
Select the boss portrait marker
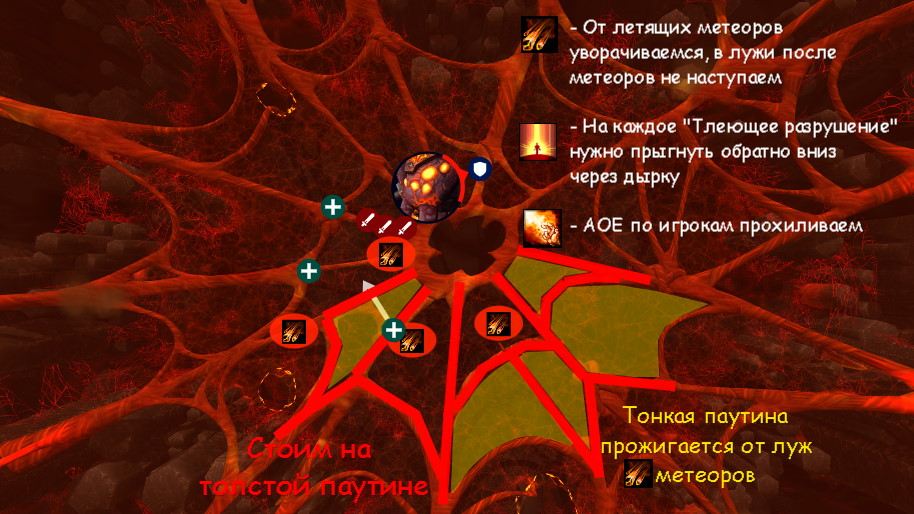point(425,186)
